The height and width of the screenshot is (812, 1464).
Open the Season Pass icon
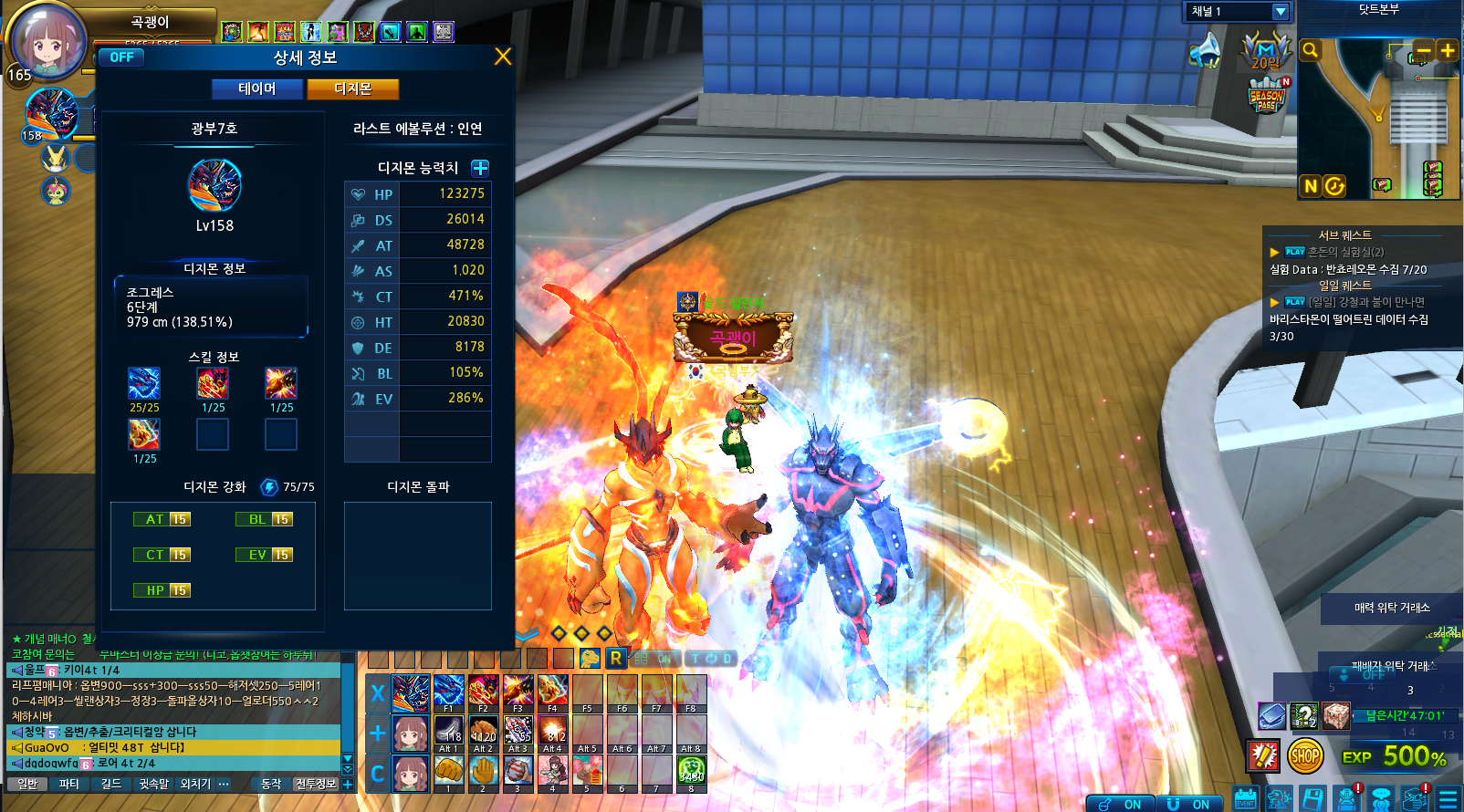pos(1267,95)
